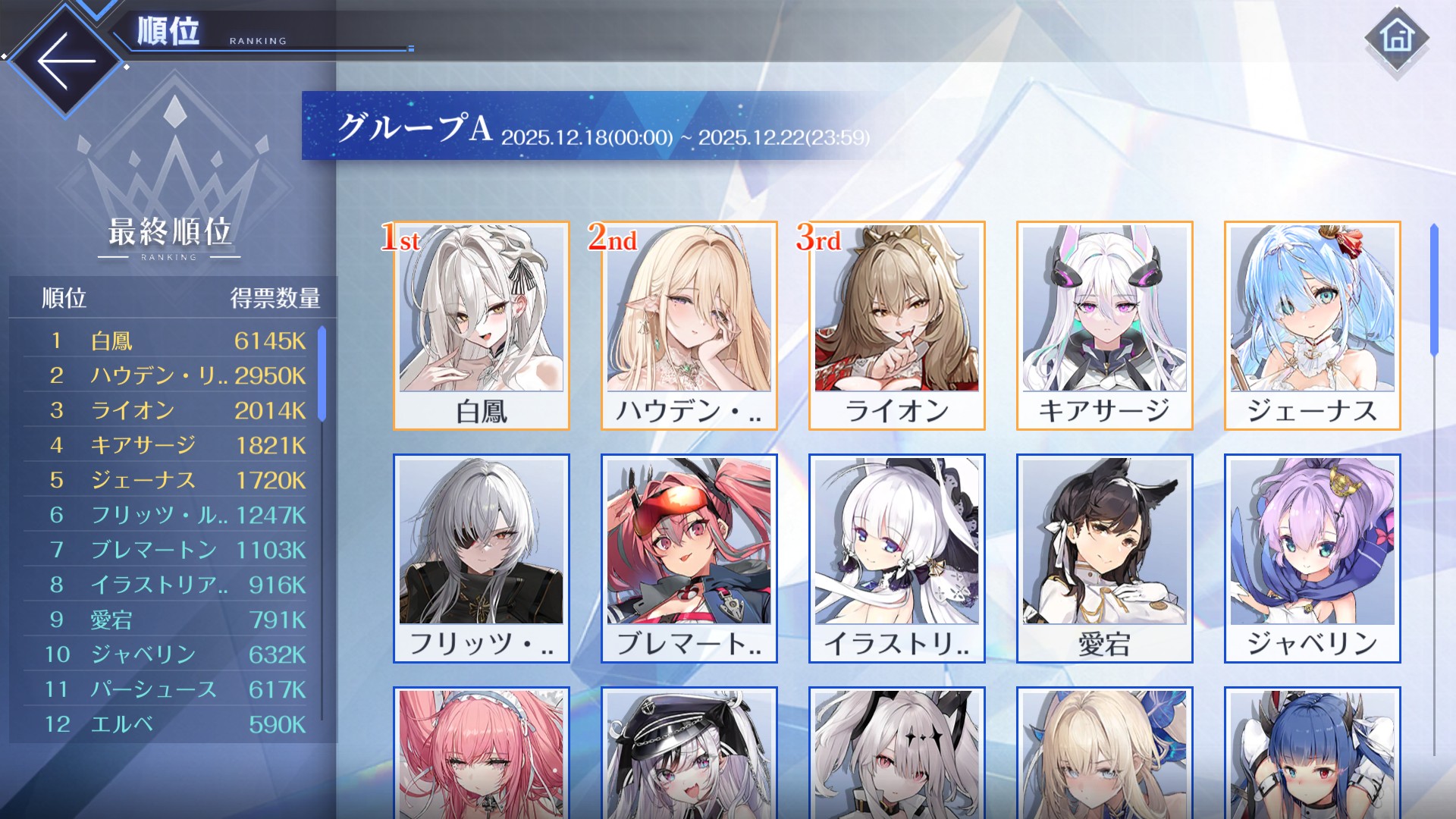Pick the ジェーナス character card
The height and width of the screenshot is (819, 1456).
tap(1313, 325)
